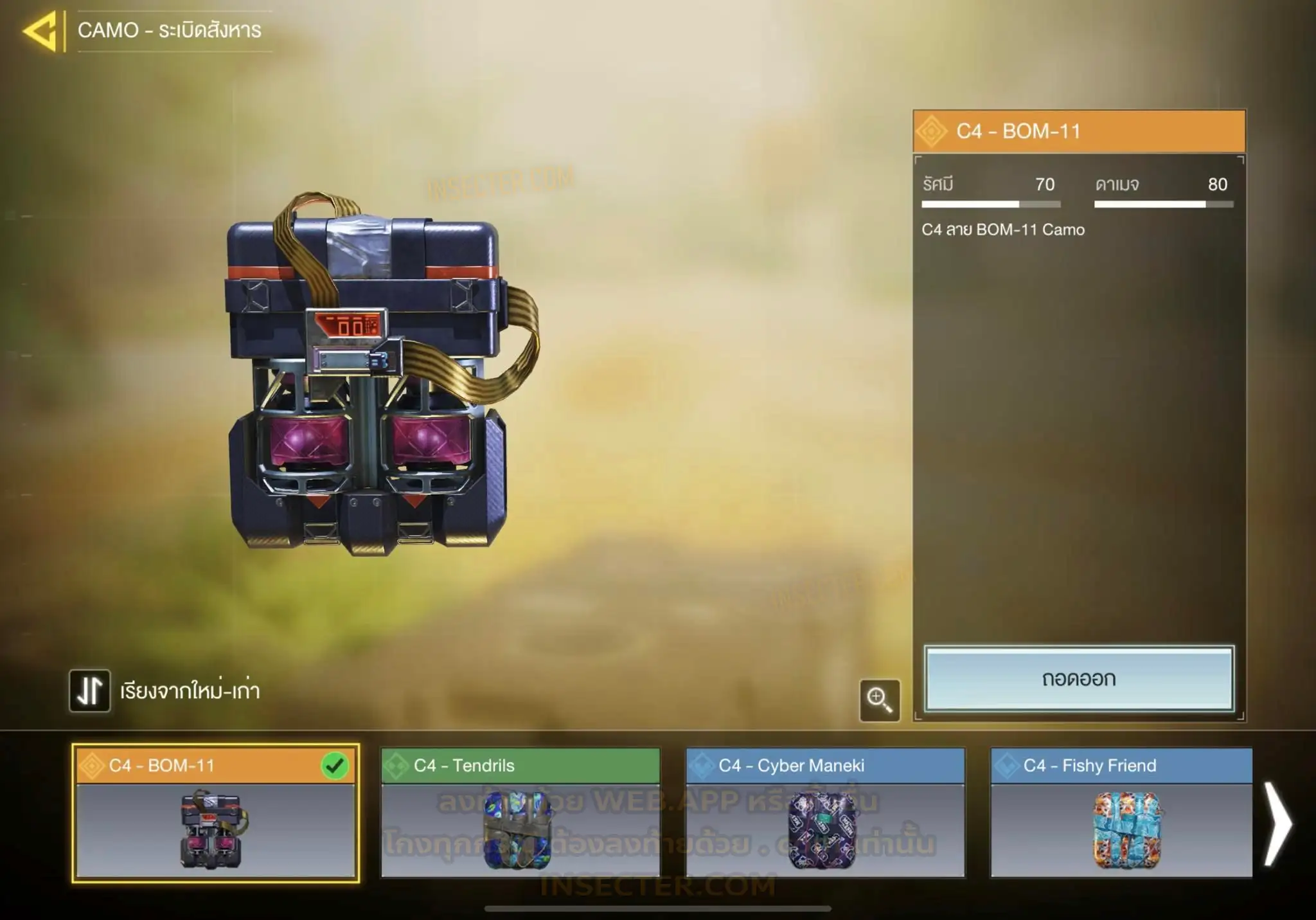This screenshot has width=1316, height=920.
Task: Toggle the เรียงจากใหม่-เก่า sort order
Action: click(x=90, y=691)
